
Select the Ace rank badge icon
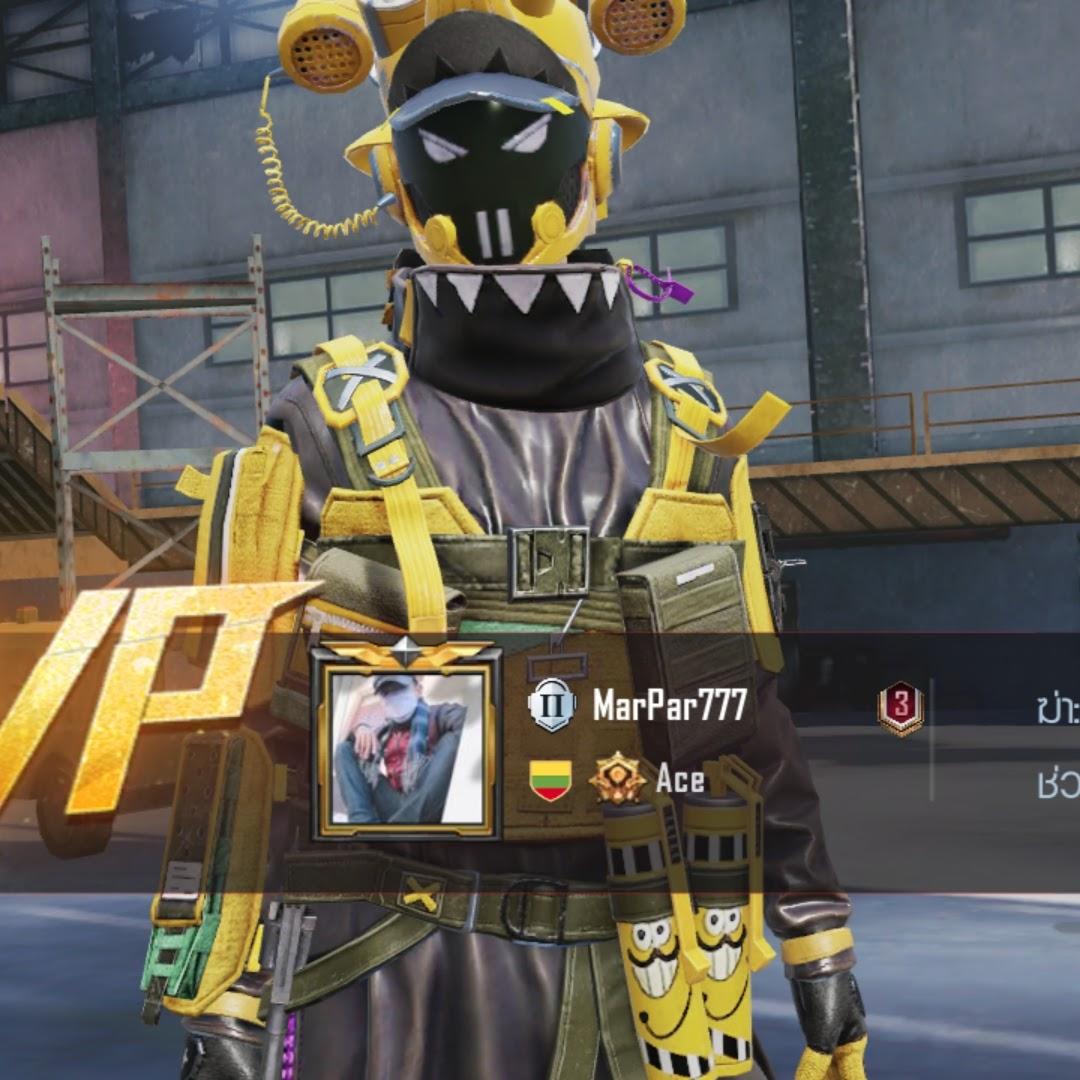(x=617, y=779)
